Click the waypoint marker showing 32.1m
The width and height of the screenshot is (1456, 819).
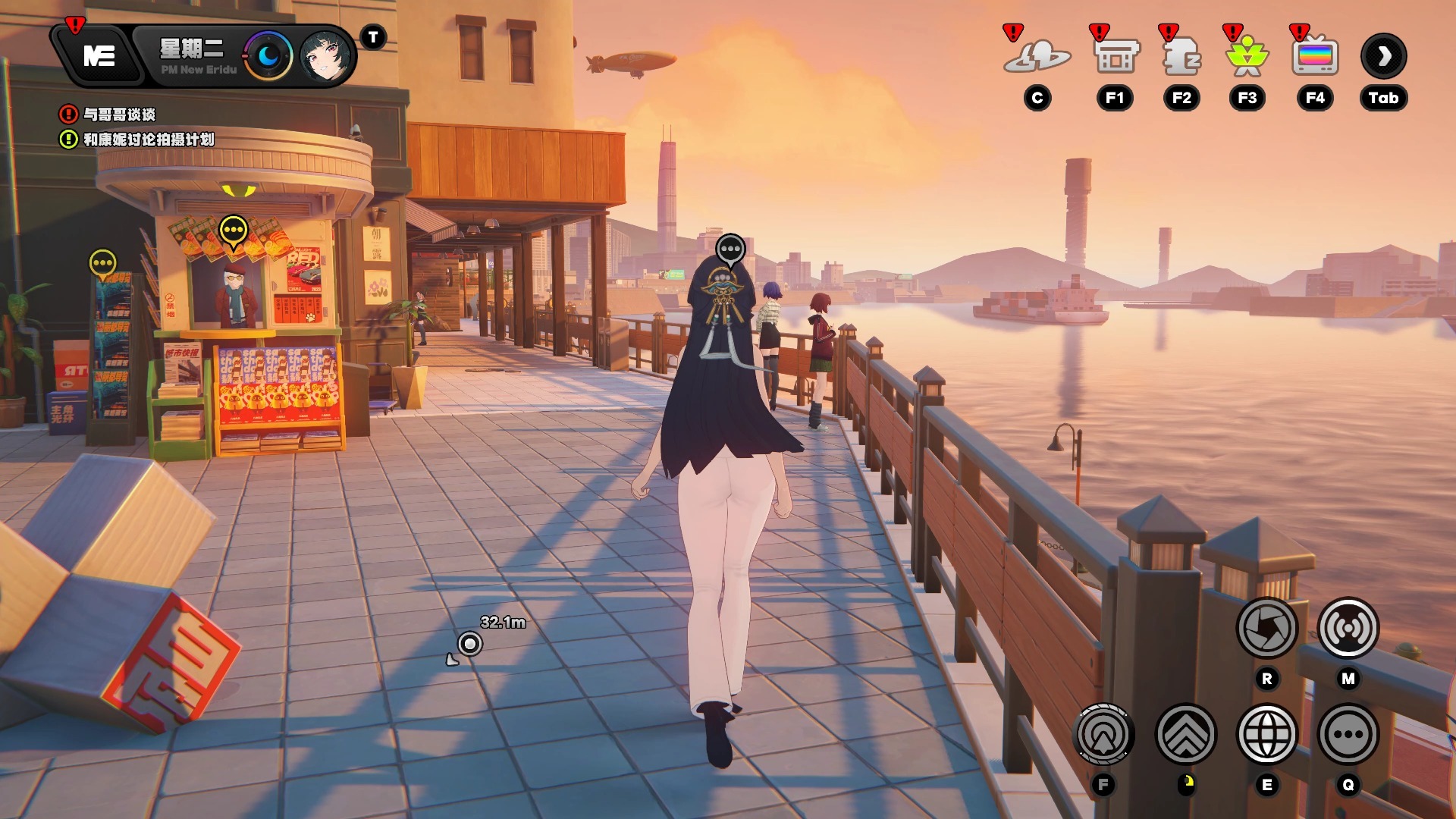click(470, 644)
